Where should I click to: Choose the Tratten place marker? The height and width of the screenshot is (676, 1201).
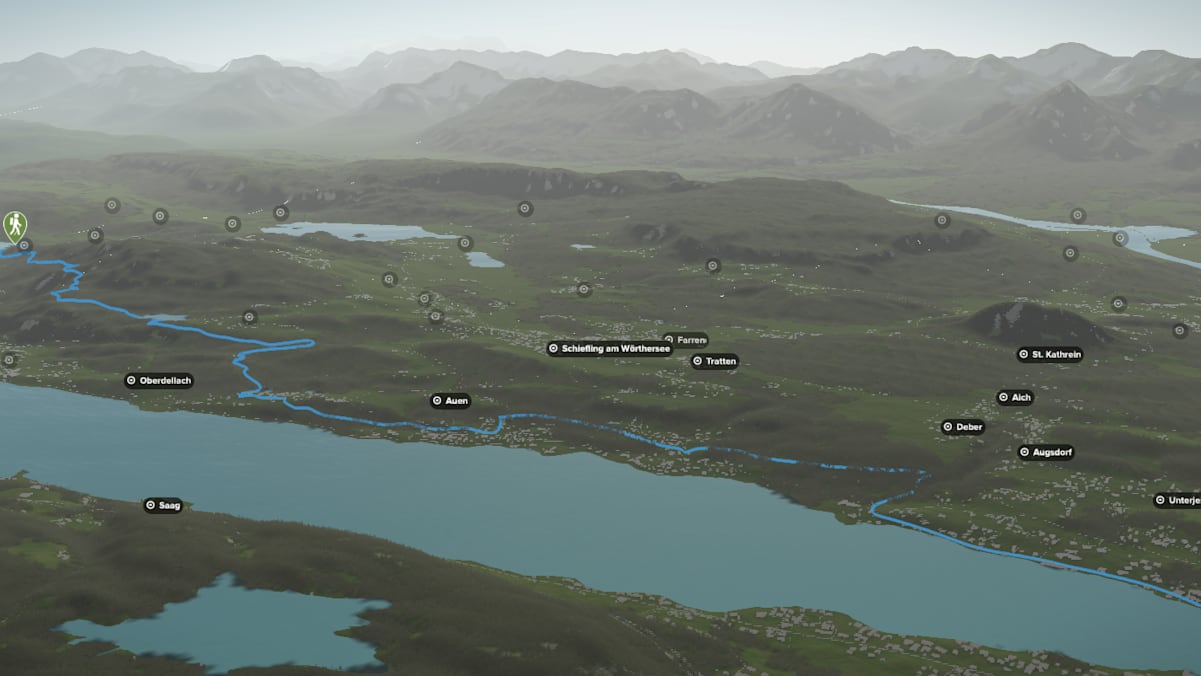pos(714,361)
